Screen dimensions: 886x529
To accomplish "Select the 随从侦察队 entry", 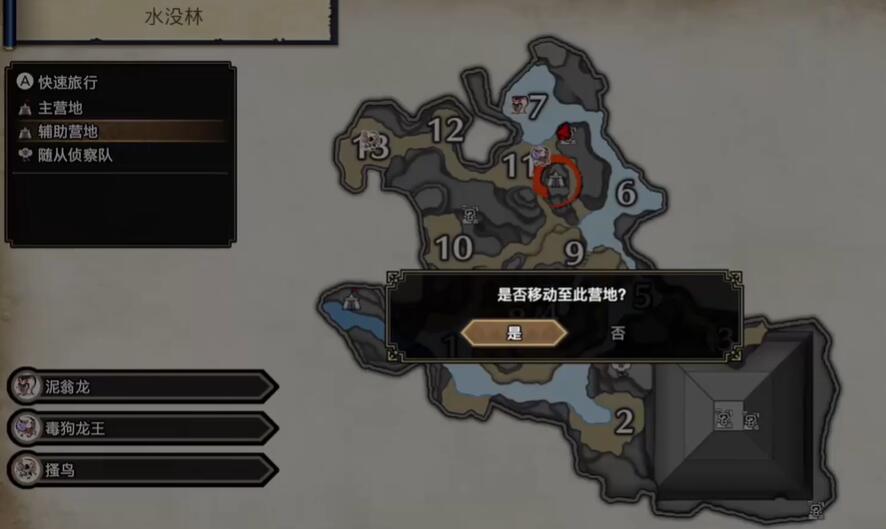I will point(75,155).
